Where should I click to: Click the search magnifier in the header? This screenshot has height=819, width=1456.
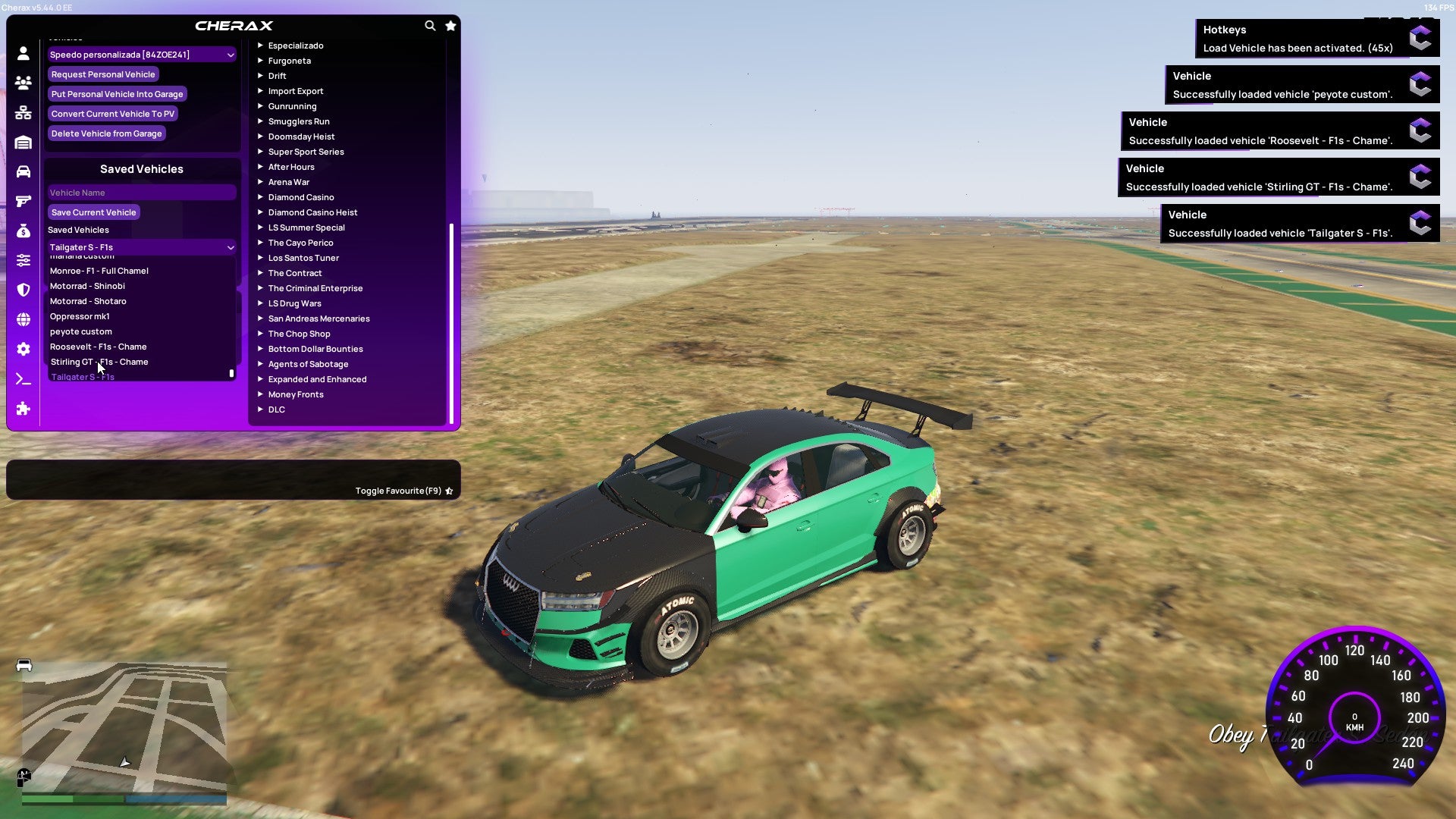pyautogui.click(x=430, y=25)
